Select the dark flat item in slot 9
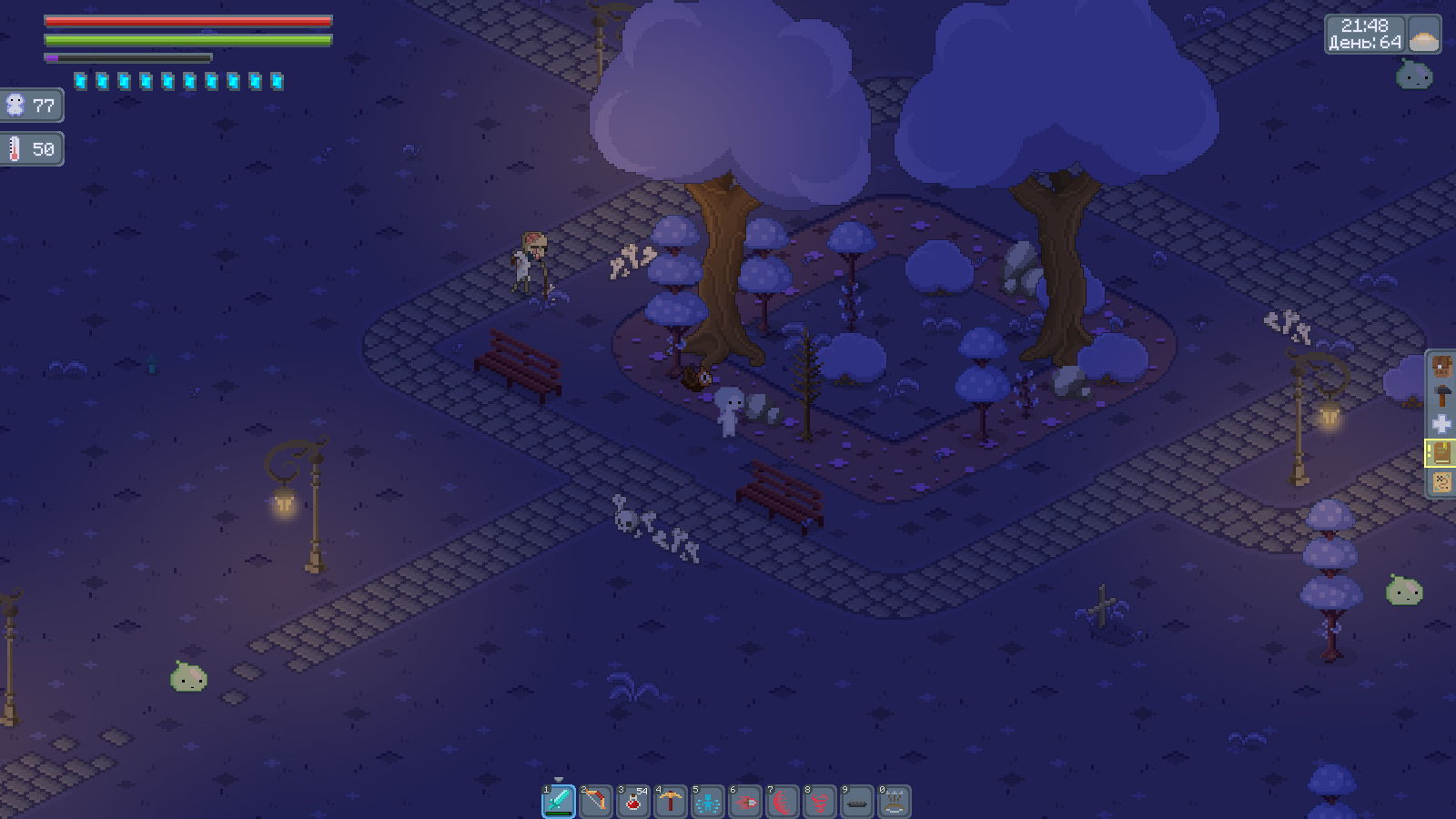Screen dimensions: 1456x819 (857, 802)
